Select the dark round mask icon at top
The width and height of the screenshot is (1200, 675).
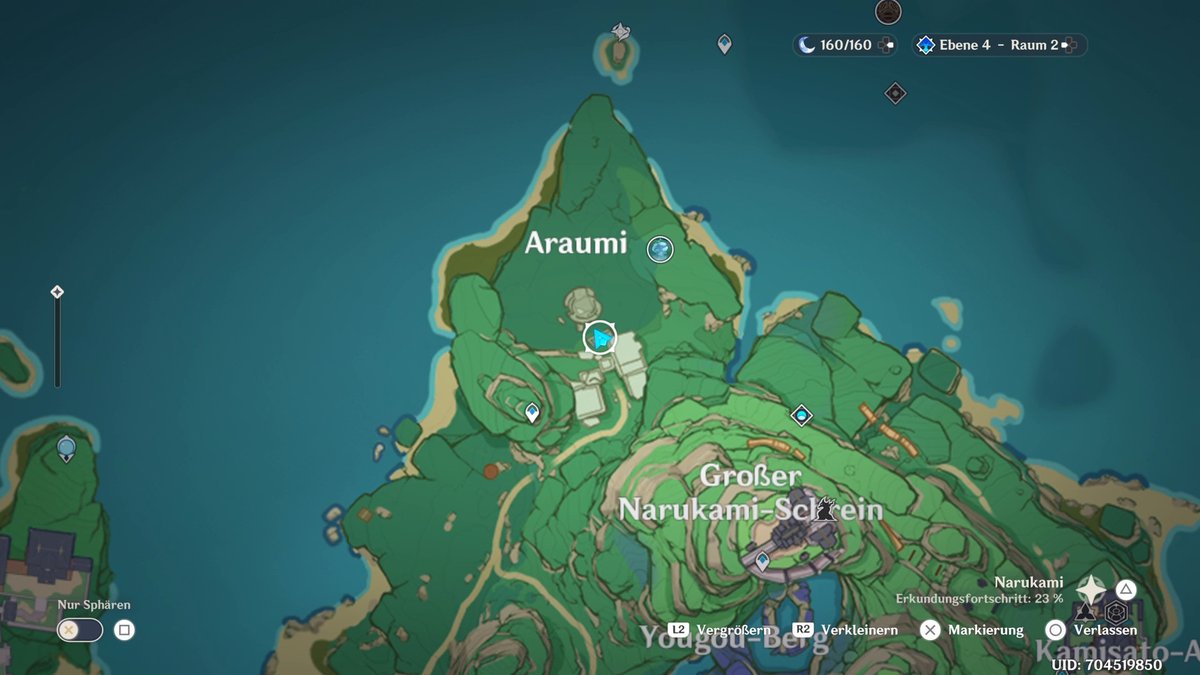click(887, 11)
